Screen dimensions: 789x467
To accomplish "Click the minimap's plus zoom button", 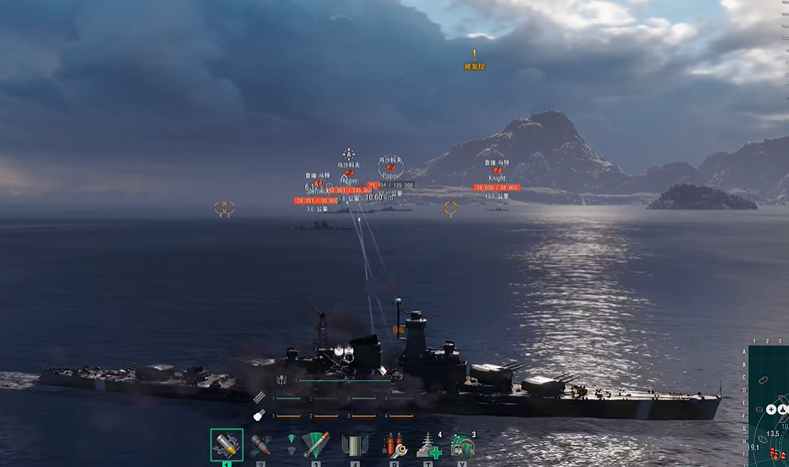I will tap(771, 410).
